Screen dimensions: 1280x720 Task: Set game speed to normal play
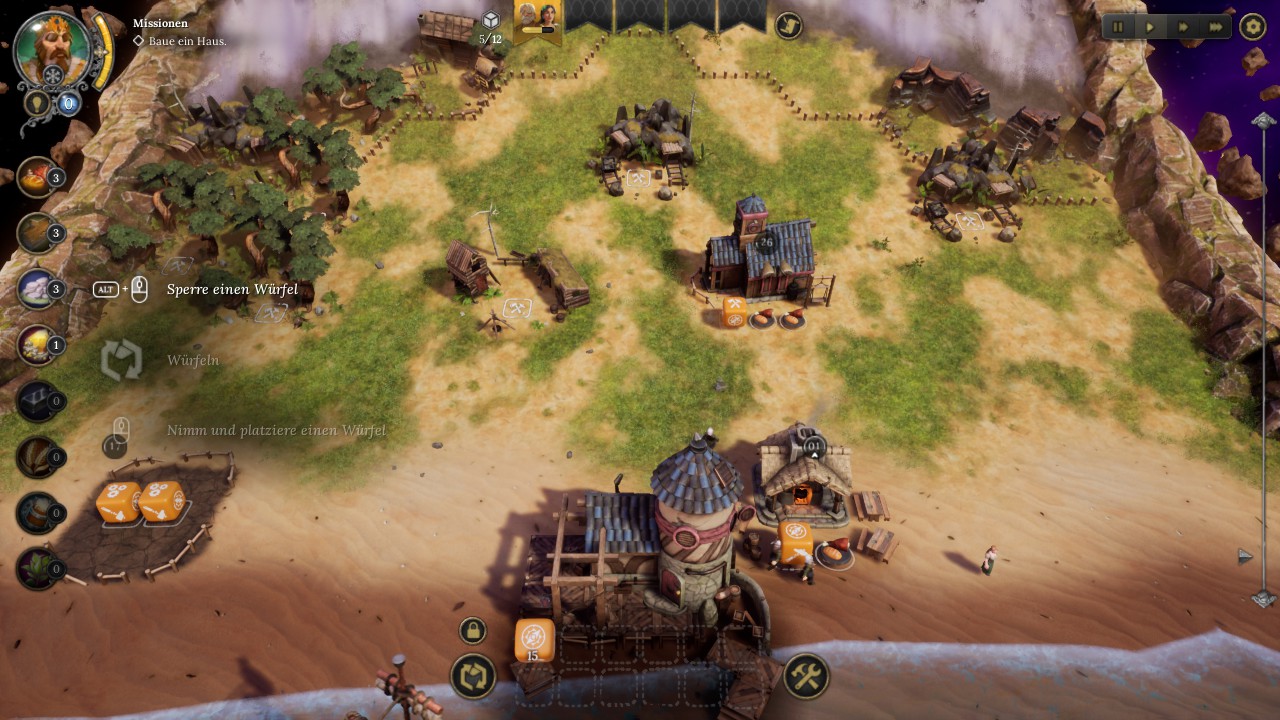point(1150,27)
